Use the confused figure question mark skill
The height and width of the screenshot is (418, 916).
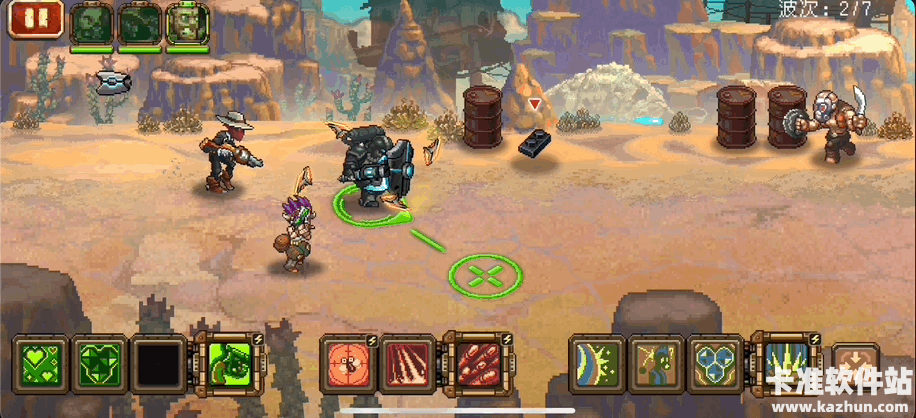656,360
